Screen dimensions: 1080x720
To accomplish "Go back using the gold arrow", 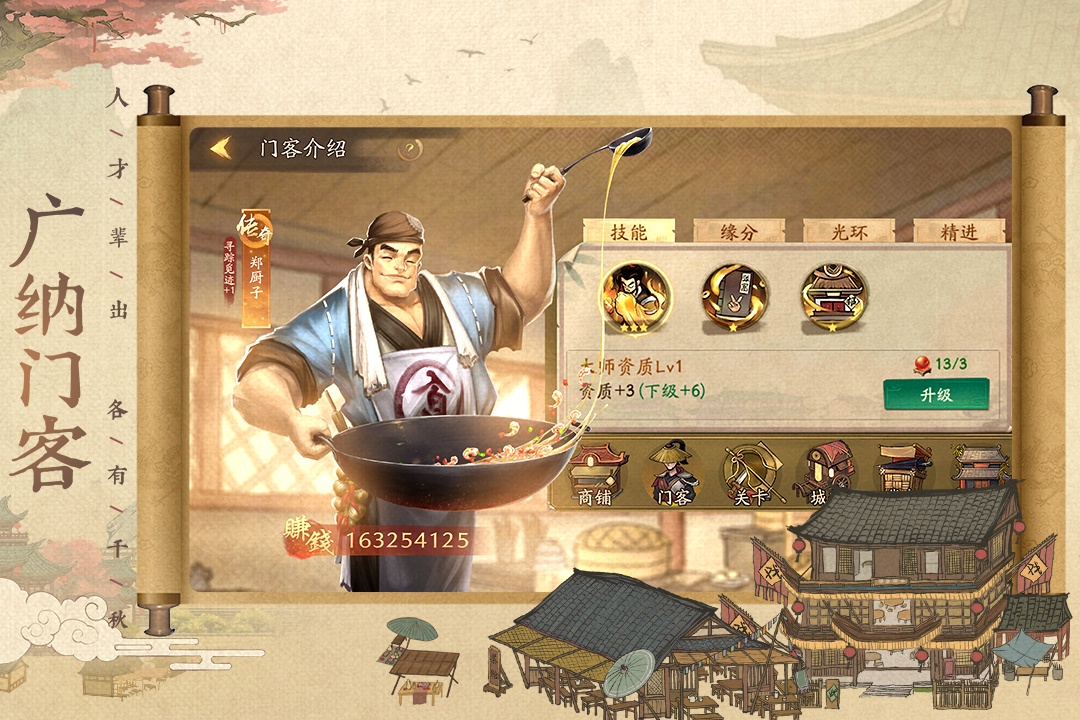I will click(222, 149).
